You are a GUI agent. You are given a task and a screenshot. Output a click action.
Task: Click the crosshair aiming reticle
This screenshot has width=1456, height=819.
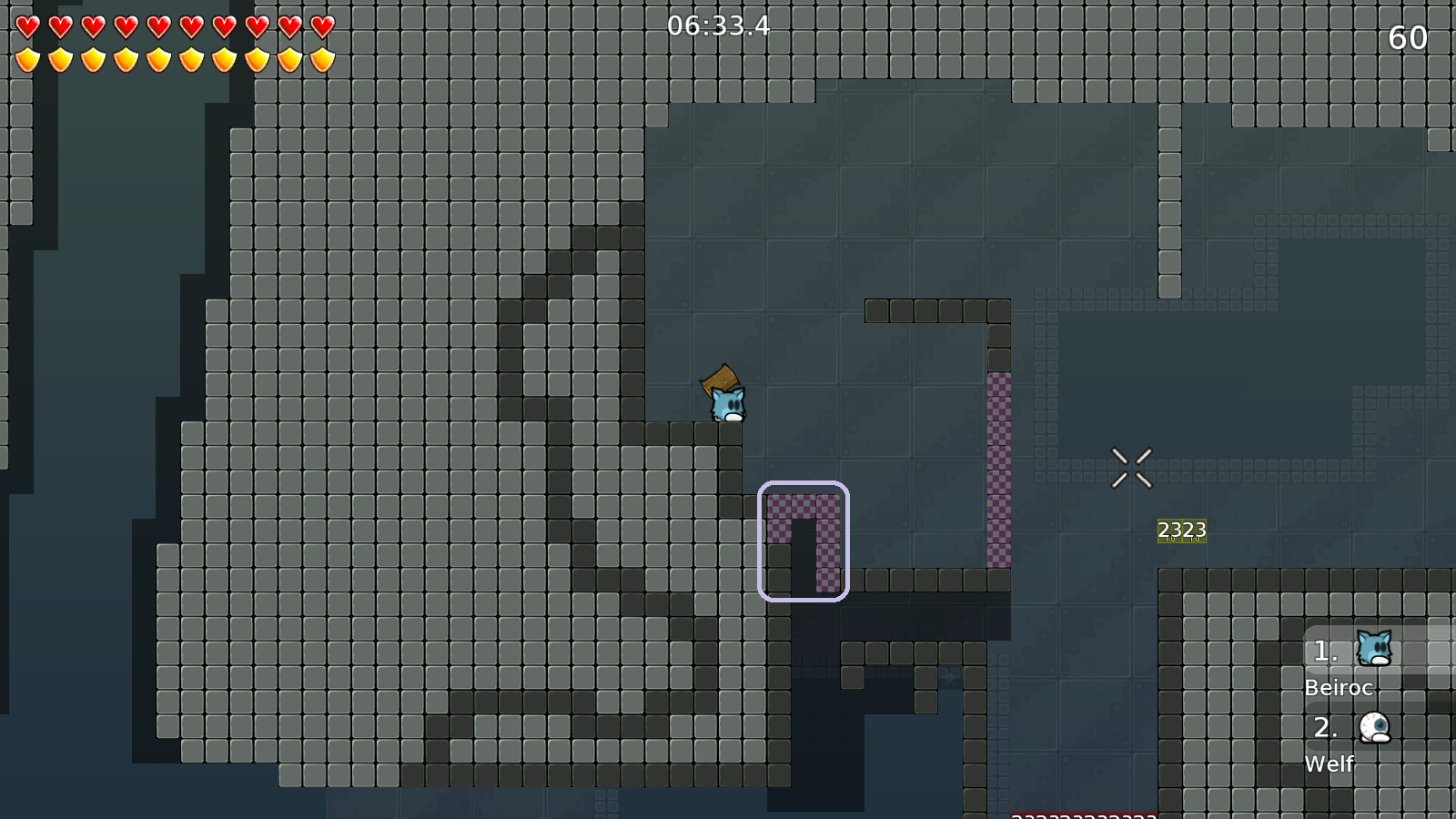point(1133,466)
